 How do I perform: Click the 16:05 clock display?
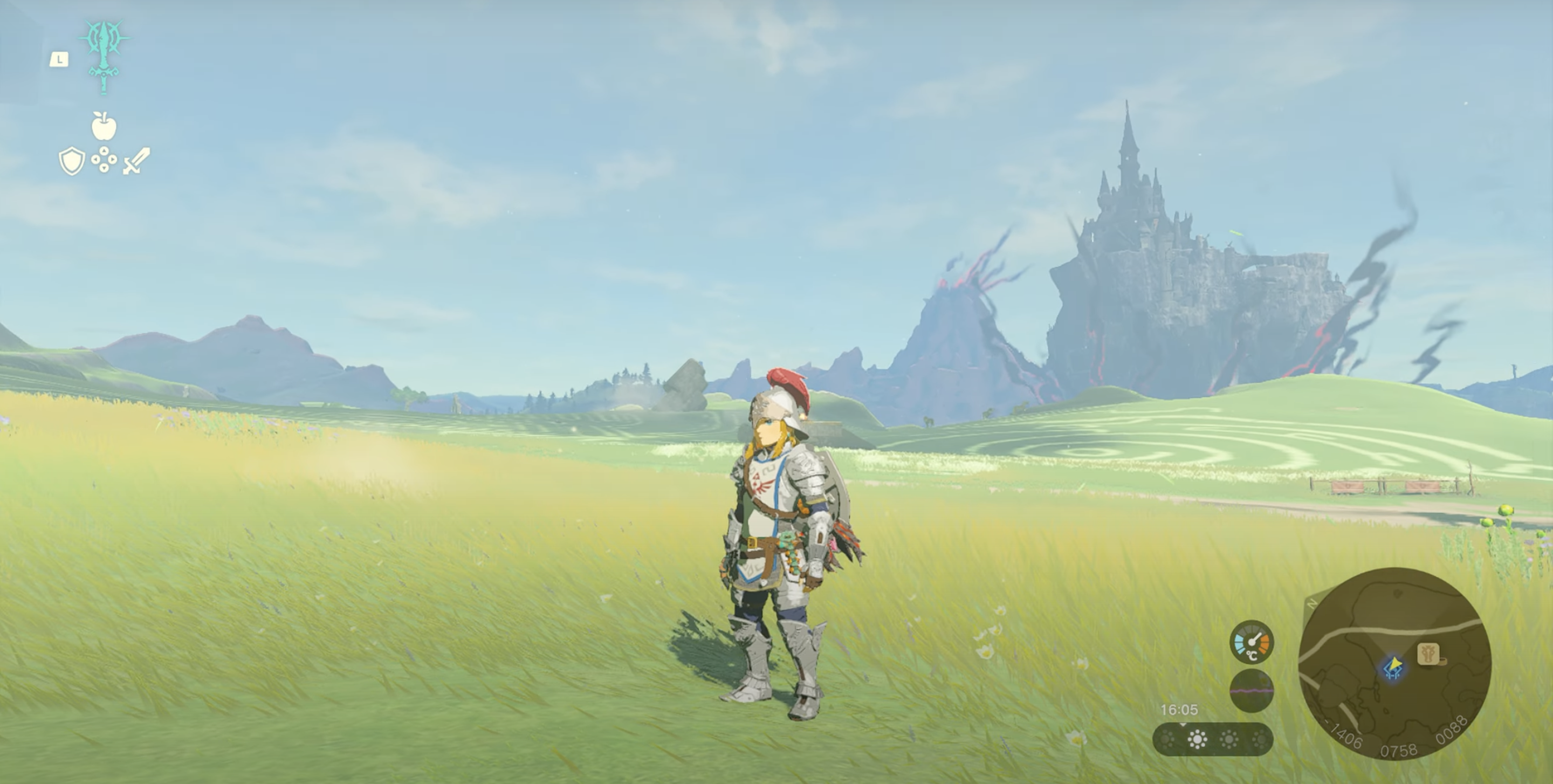[x=1180, y=710]
